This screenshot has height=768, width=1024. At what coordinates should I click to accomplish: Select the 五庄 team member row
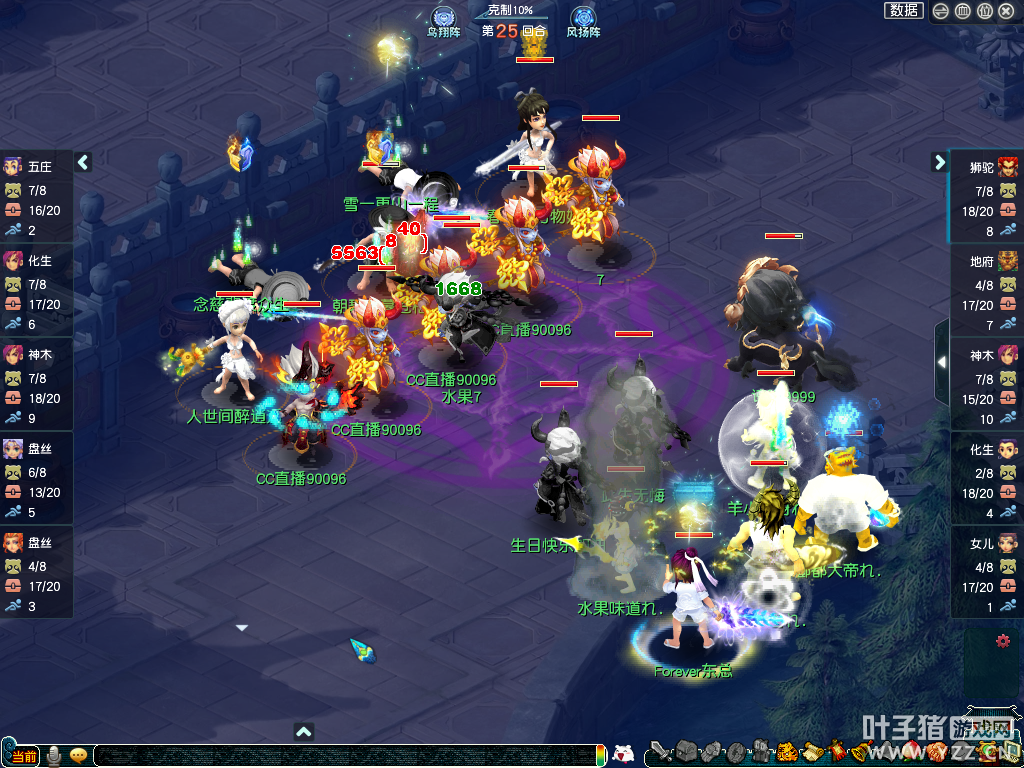37,197
